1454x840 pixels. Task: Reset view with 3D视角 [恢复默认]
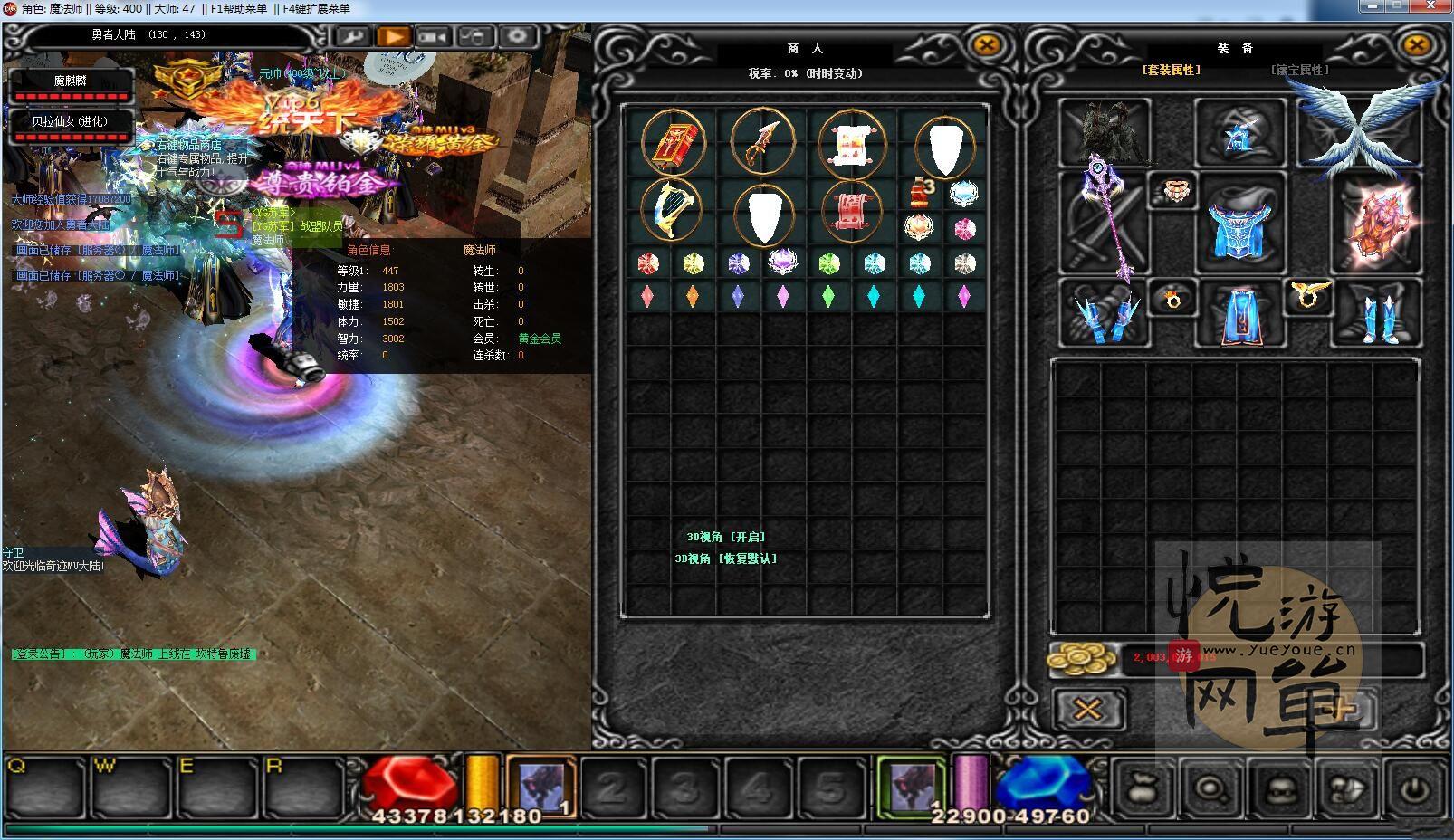click(726, 559)
